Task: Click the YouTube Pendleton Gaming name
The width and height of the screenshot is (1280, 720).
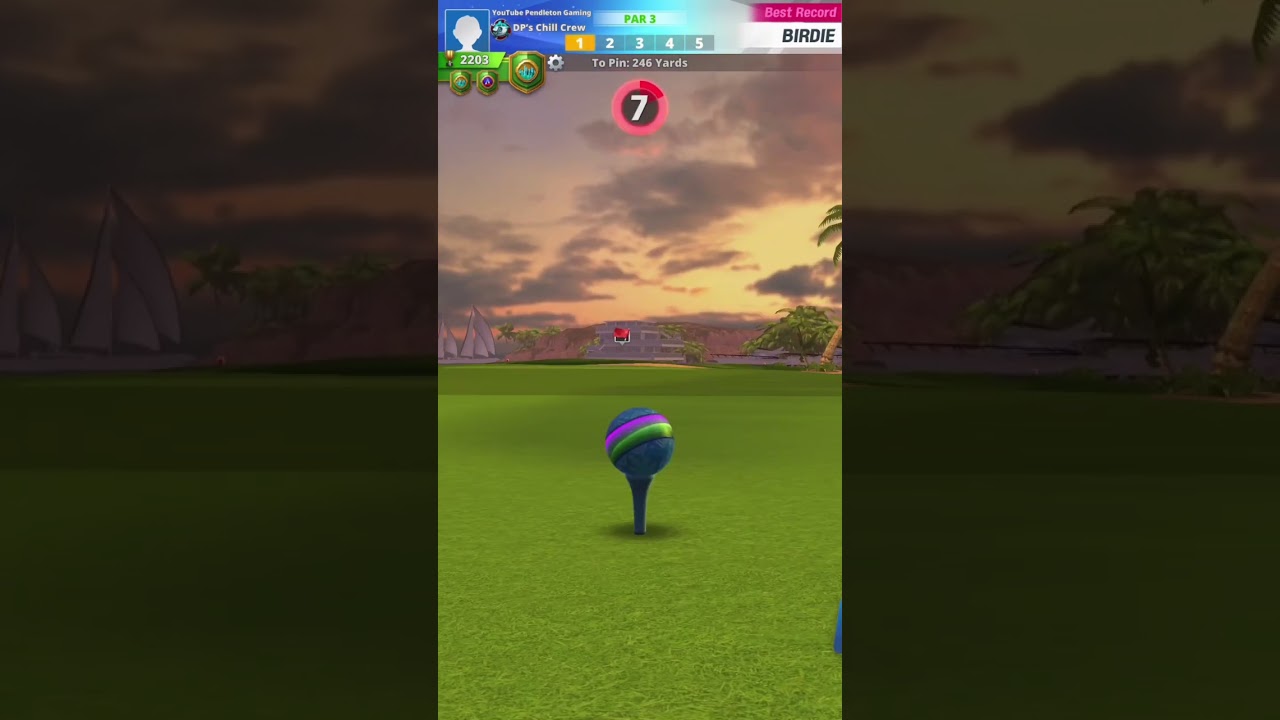Action: (x=541, y=12)
